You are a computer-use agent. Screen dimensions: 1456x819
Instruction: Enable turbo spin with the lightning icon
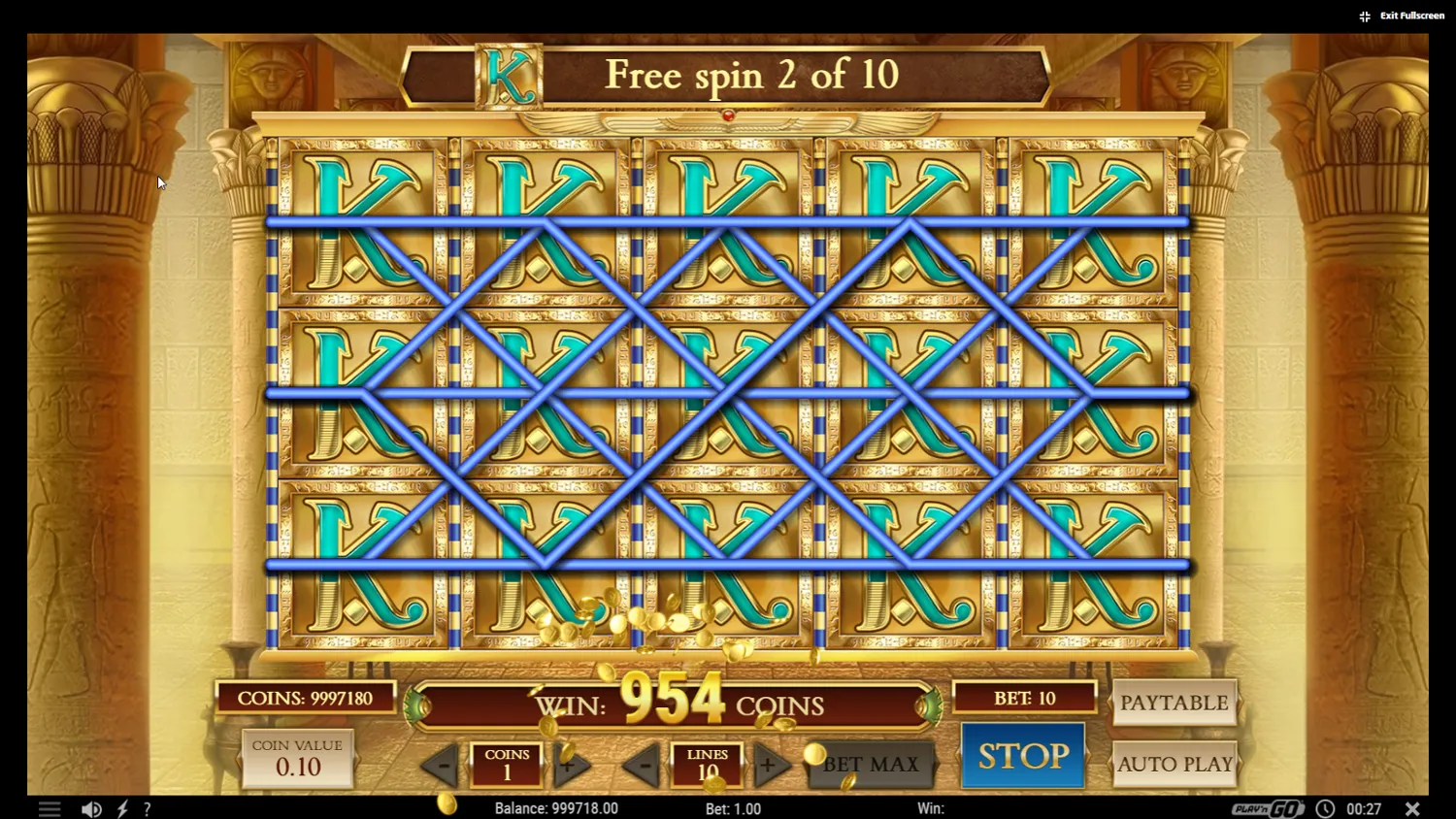122,807
